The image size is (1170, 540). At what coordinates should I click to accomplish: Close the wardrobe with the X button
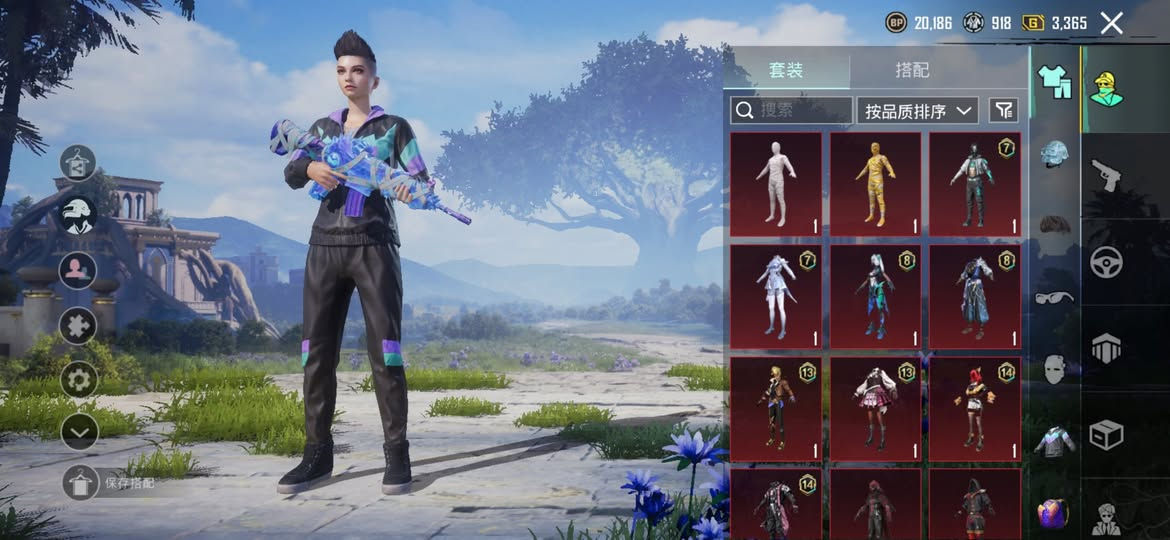coord(1111,23)
